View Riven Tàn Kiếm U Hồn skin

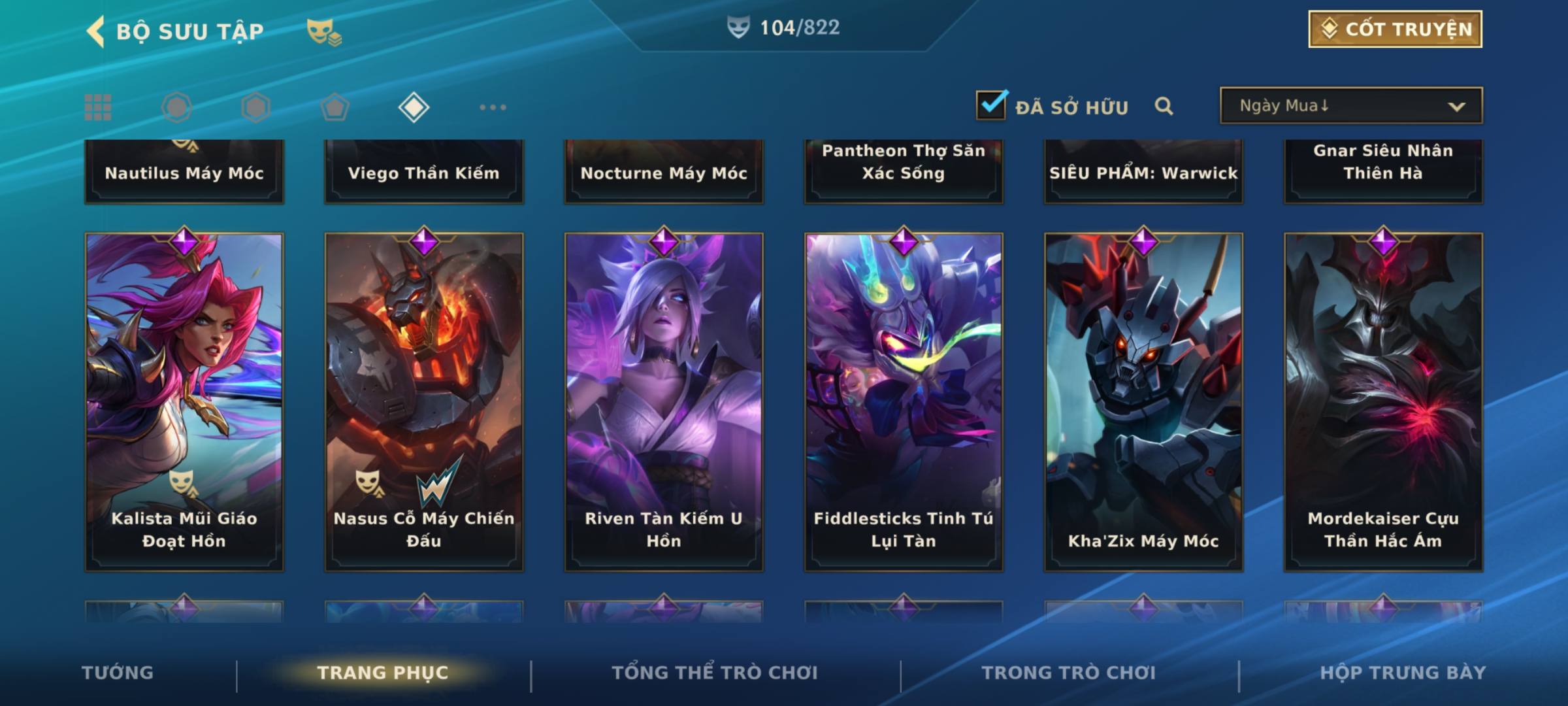[x=664, y=401]
